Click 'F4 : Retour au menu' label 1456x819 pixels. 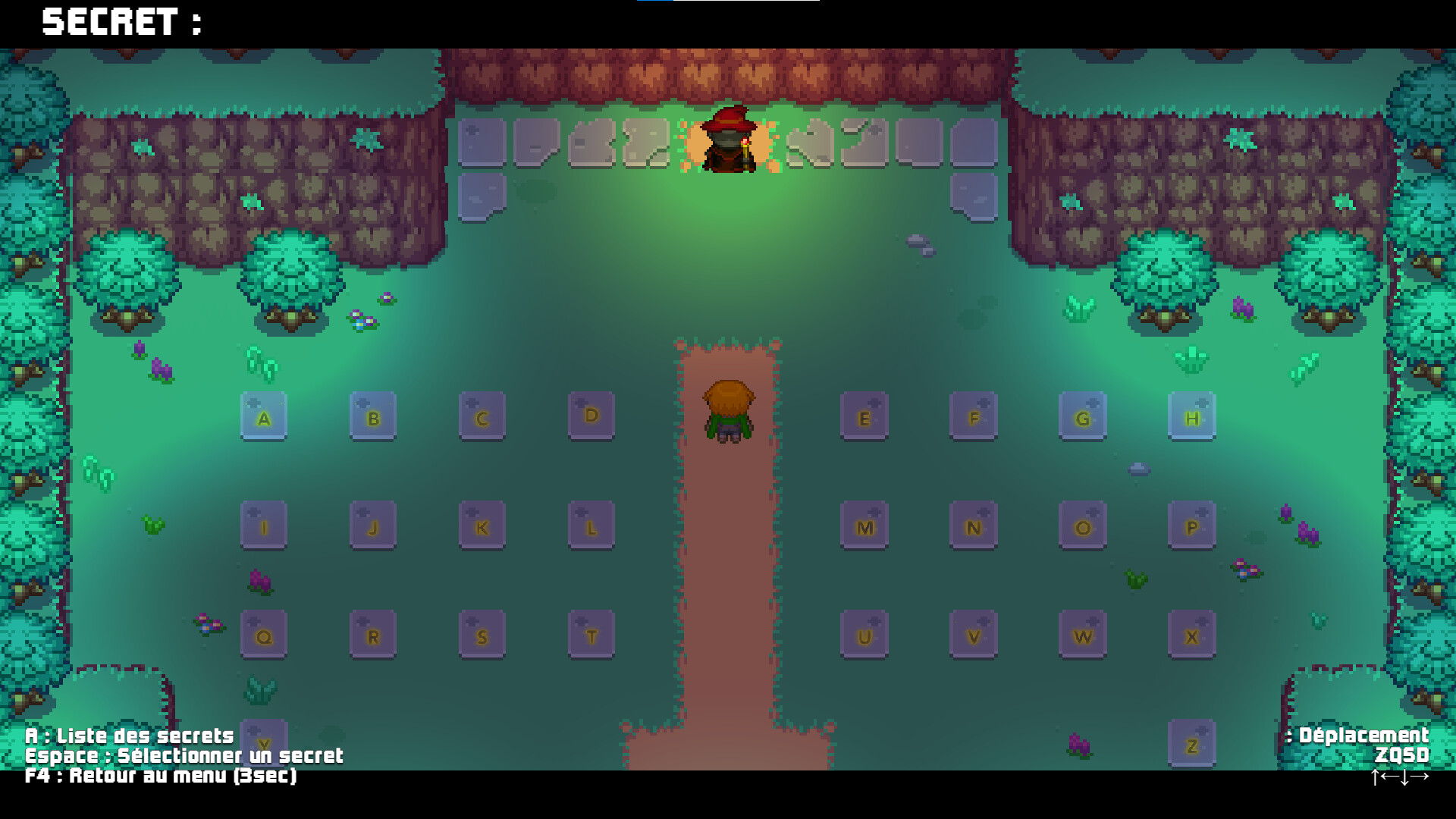click(x=162, y=777)
